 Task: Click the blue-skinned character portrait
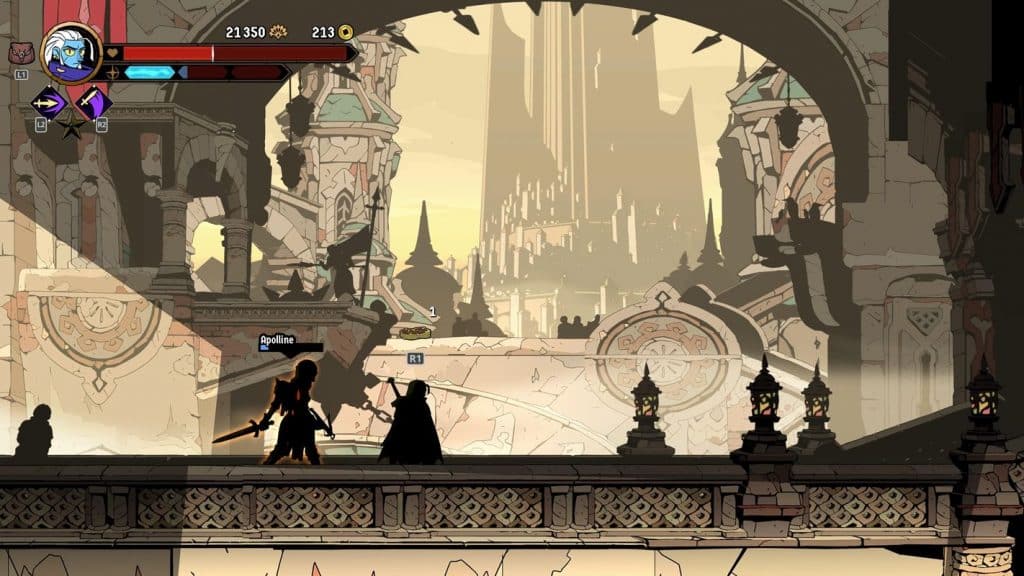[x=71, y=52]
